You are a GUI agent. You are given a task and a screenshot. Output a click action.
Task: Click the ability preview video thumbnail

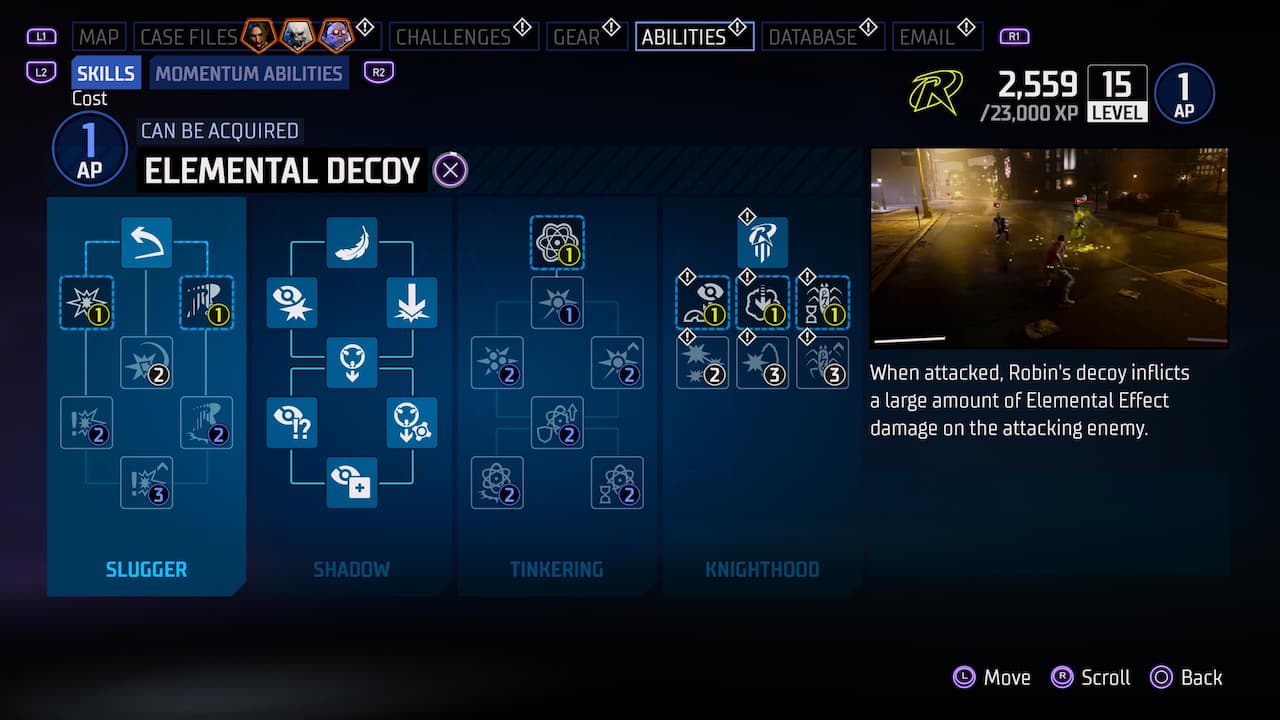coord(1049,247)
